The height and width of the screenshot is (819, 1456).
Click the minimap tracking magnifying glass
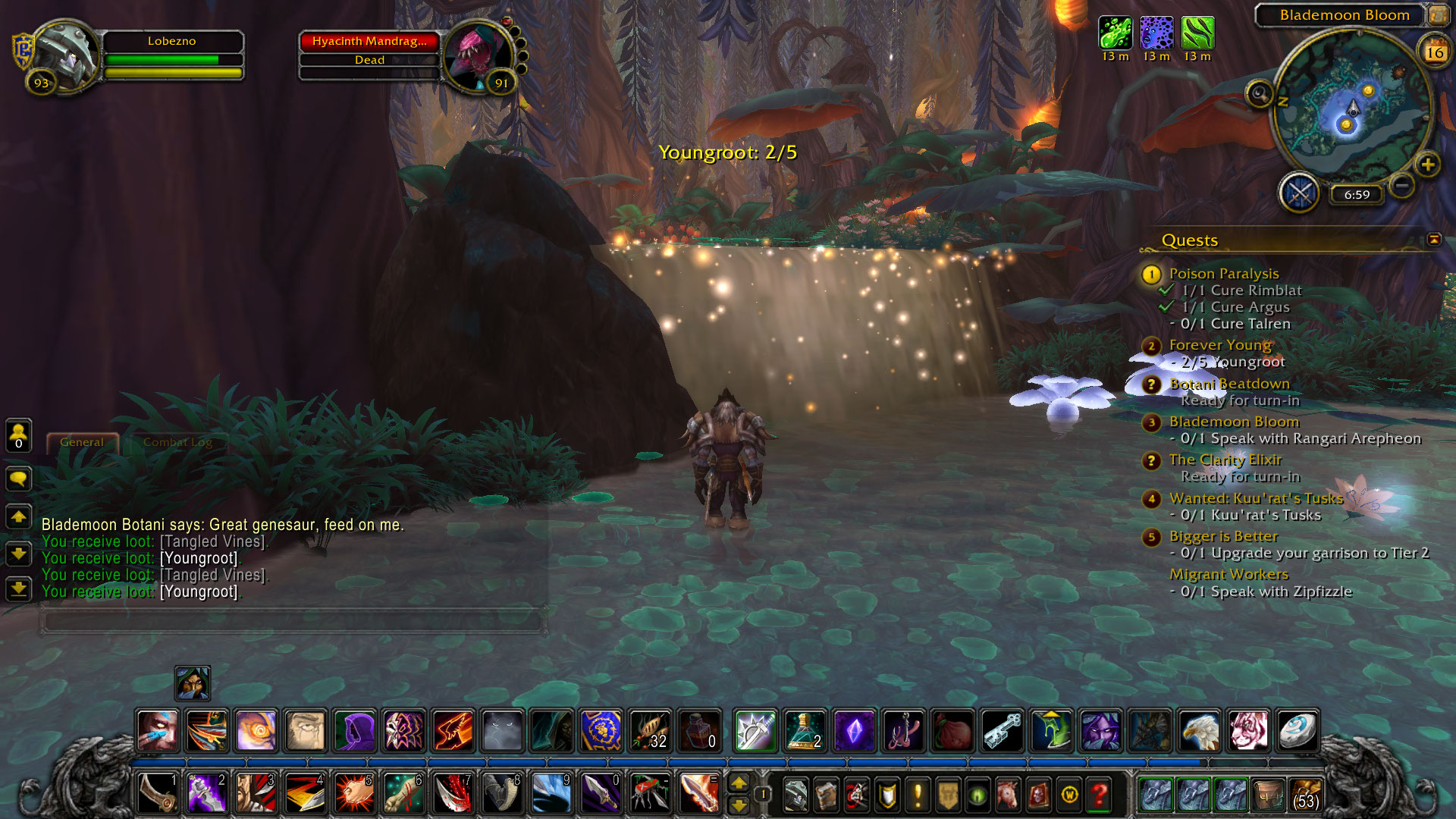click(1260, 94)
